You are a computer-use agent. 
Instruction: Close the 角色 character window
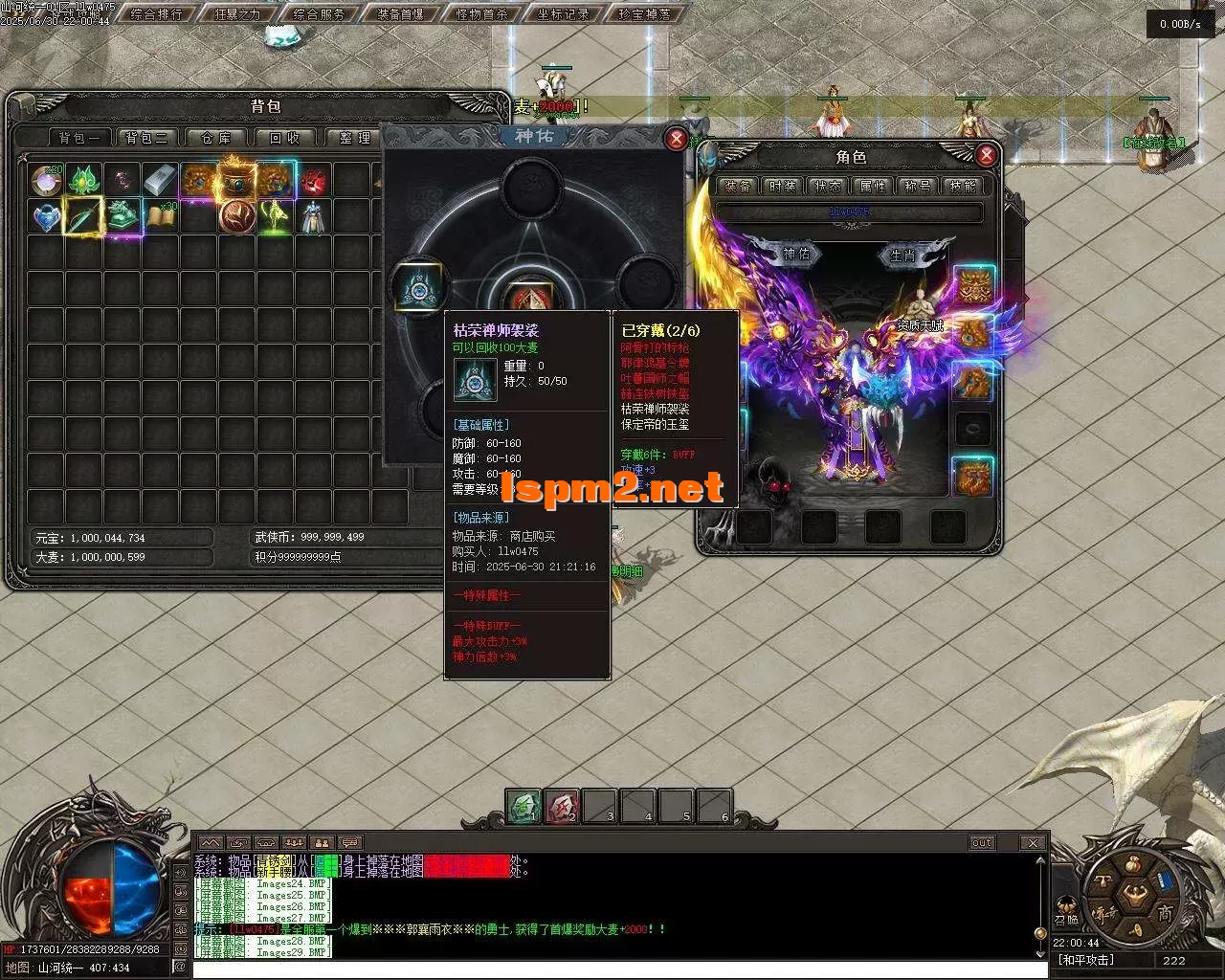click(x=987, y=155)
